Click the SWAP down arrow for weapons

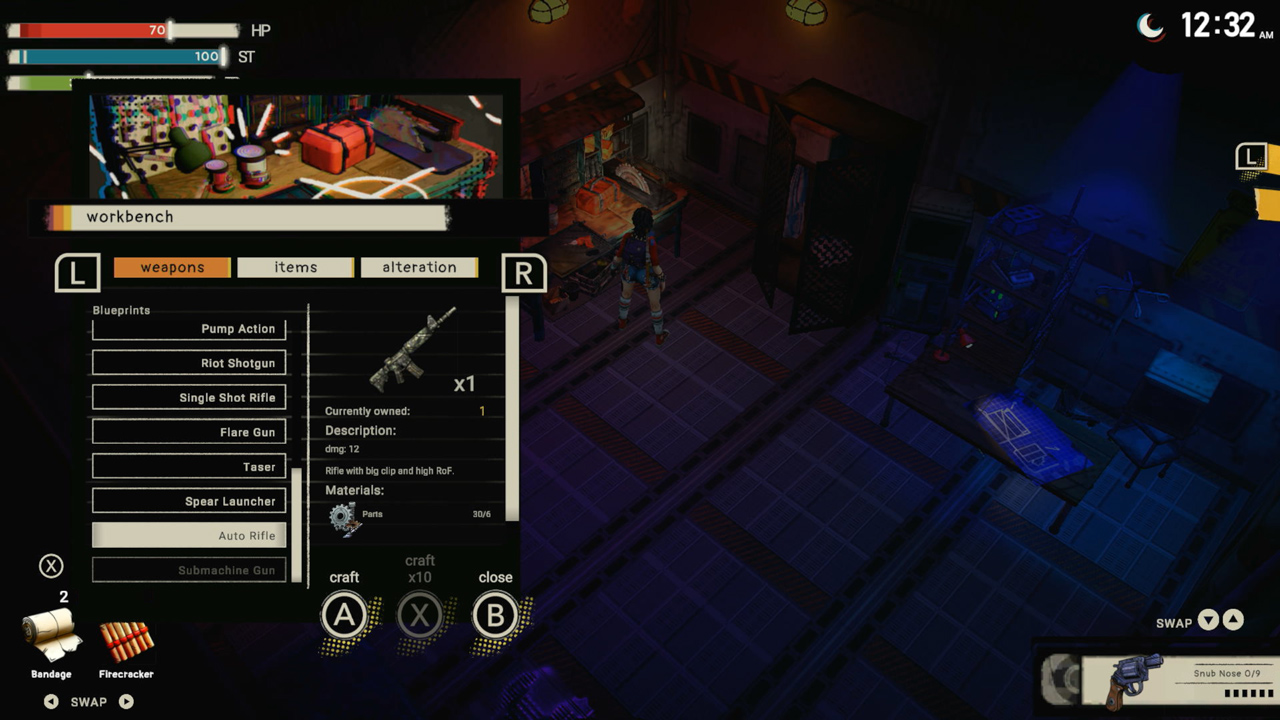point(1208,622)
